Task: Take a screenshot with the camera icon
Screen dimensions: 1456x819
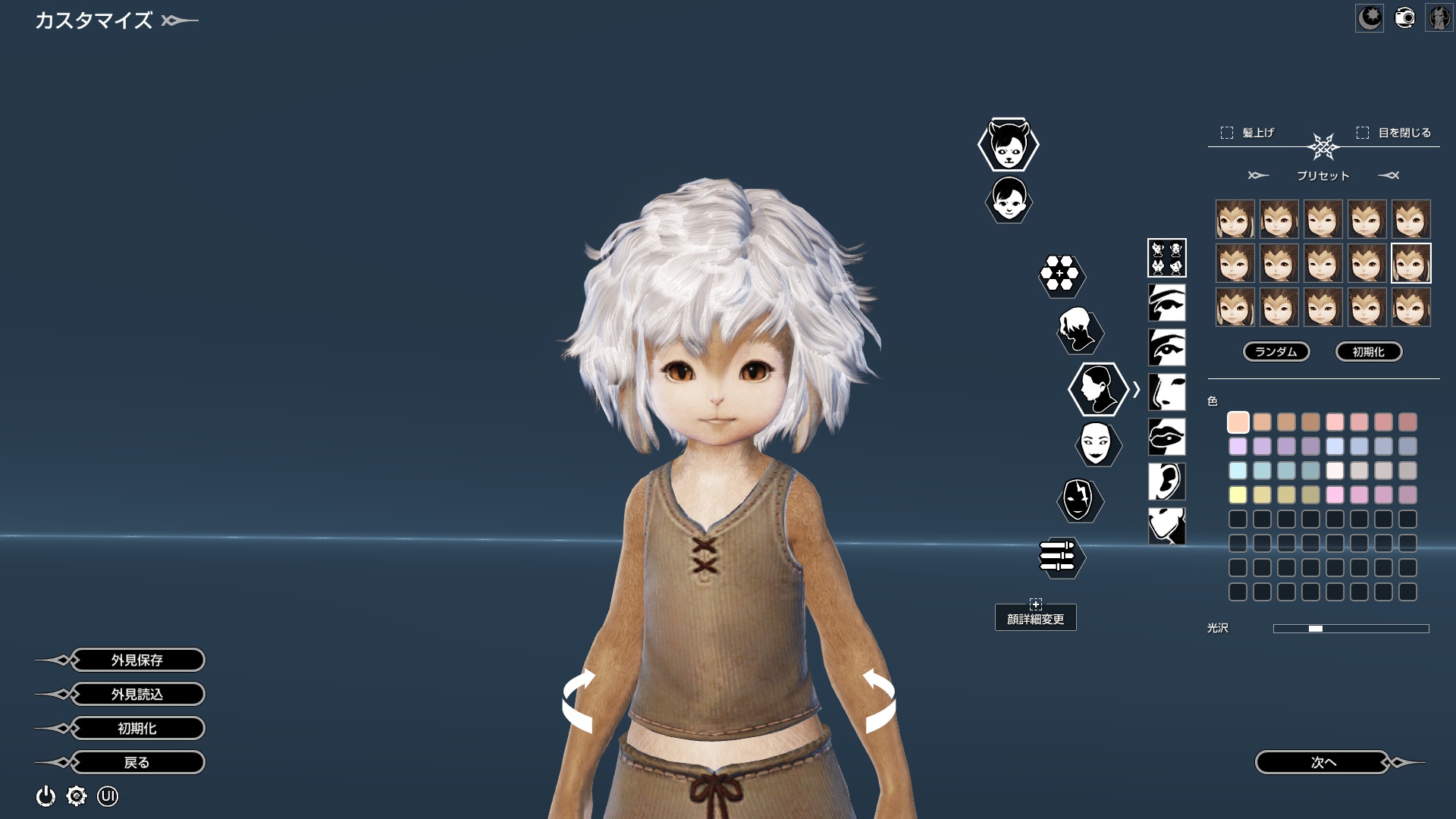Action: [x=1404, y=17]
